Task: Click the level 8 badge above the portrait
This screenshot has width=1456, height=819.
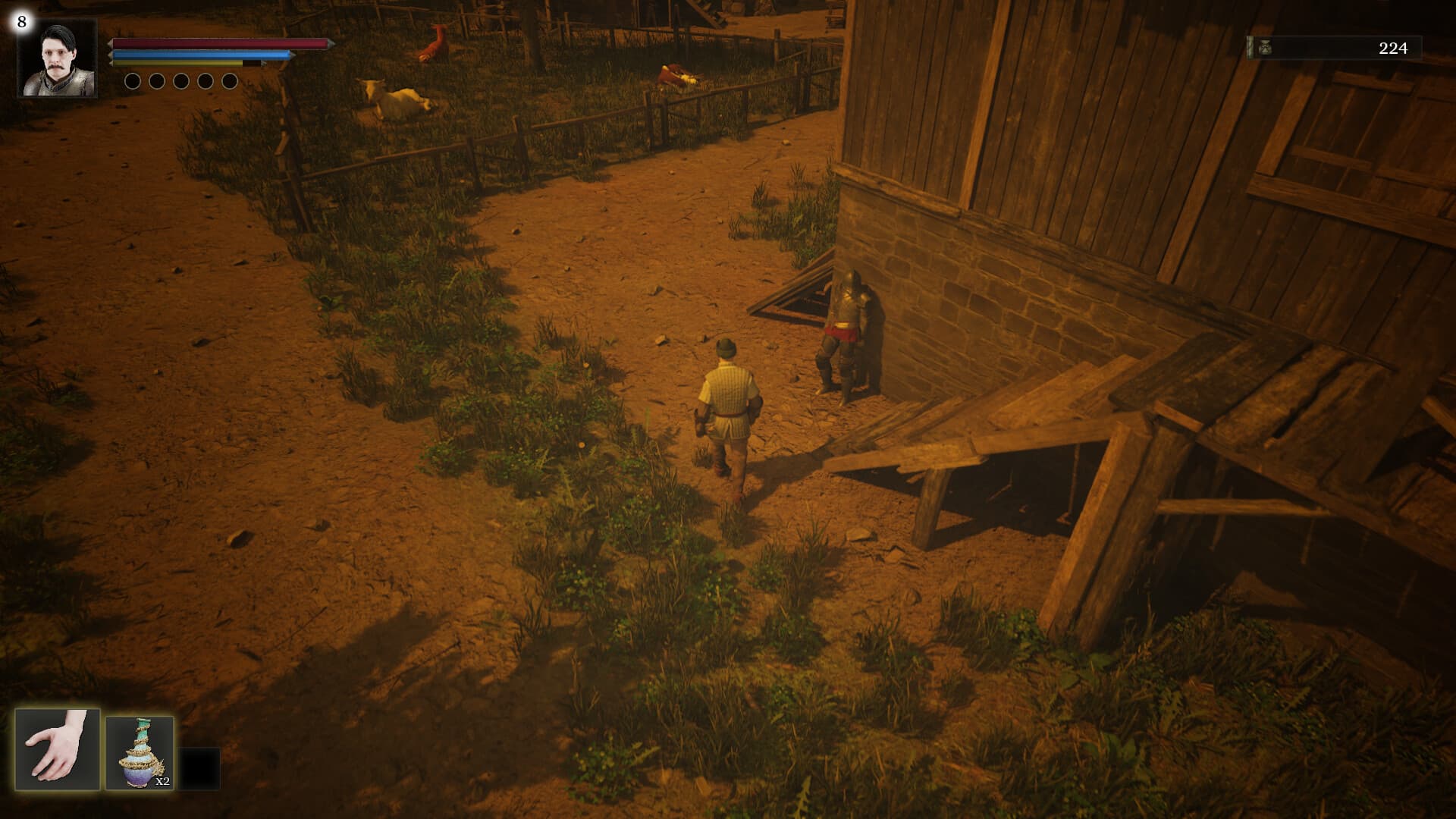Action: pyautogui.click(x=22, y=22)
